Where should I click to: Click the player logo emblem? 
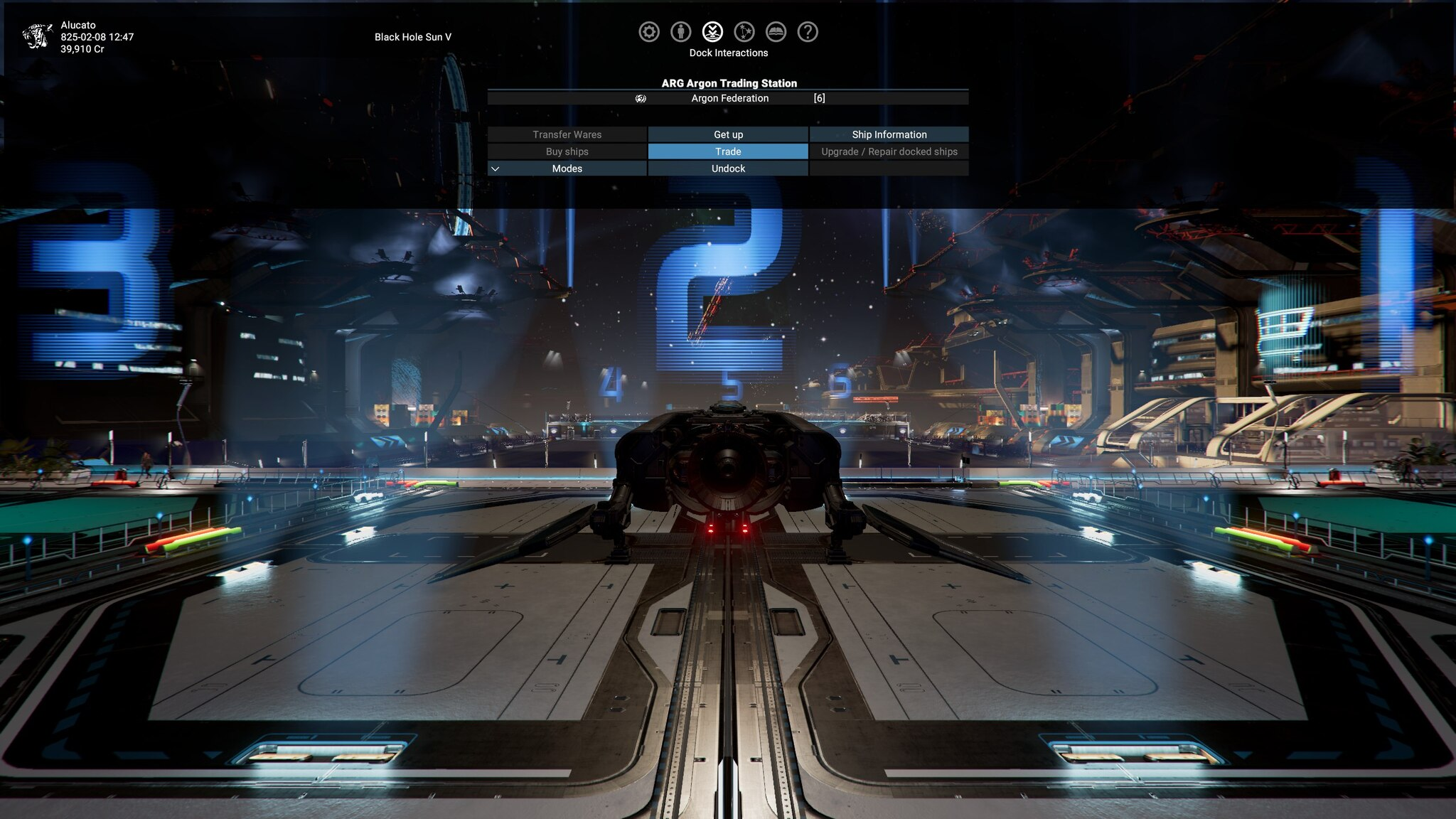tap(37, 36)
